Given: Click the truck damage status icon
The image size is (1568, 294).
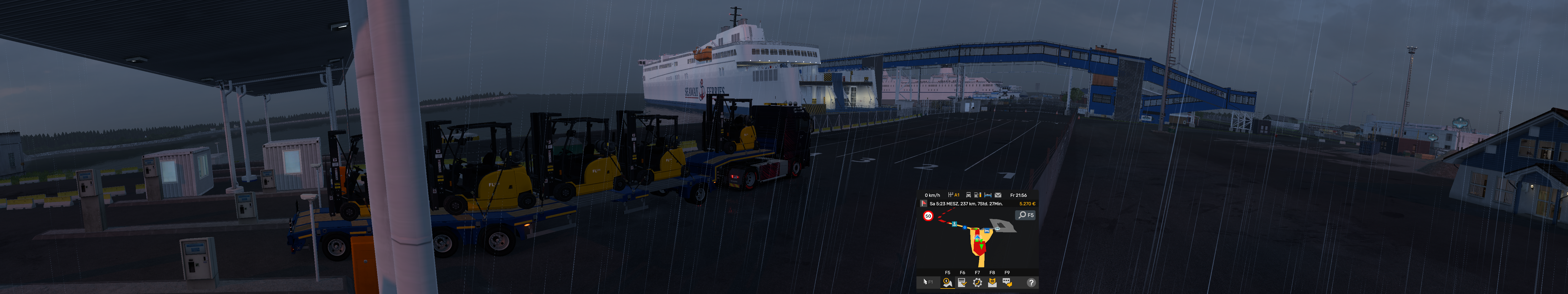Looking at the screenshot, I should (x=969, y=195).
